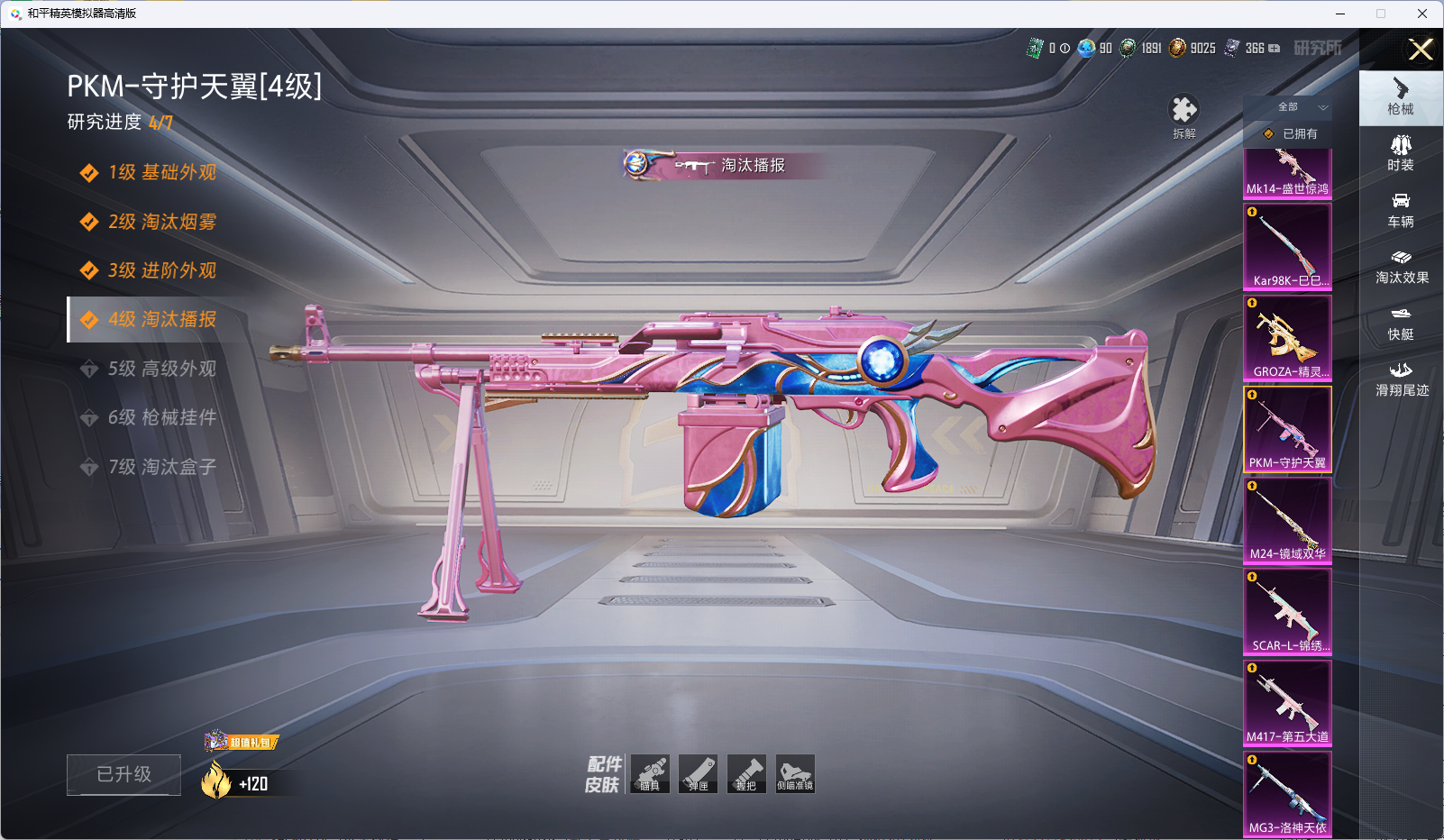
Task: Choose the GROZA-精灵 skin thumbnail
Action: point(1287,338)
